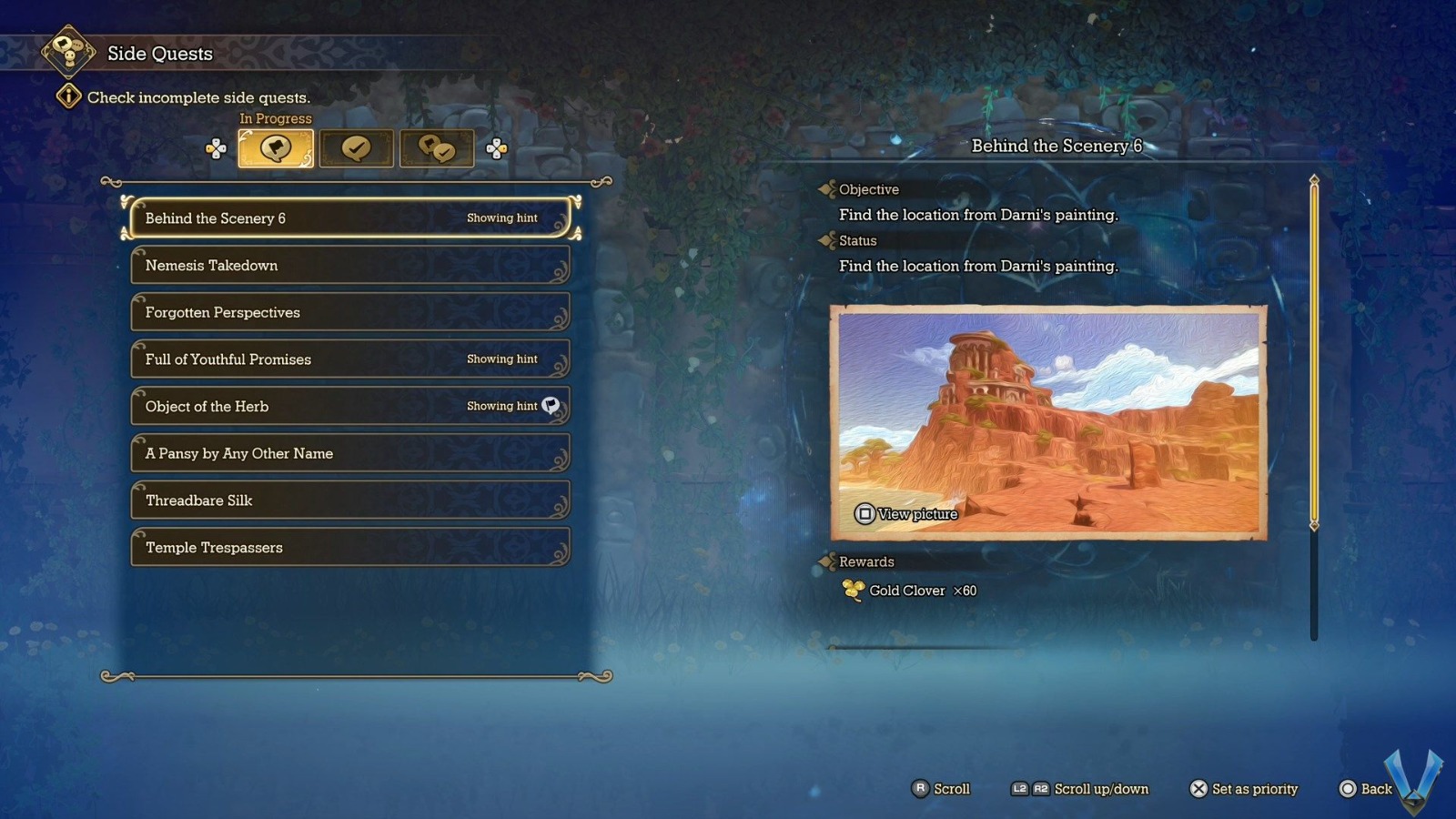Click the hint speech bubble beside Object of the Herb

(550, 407)
